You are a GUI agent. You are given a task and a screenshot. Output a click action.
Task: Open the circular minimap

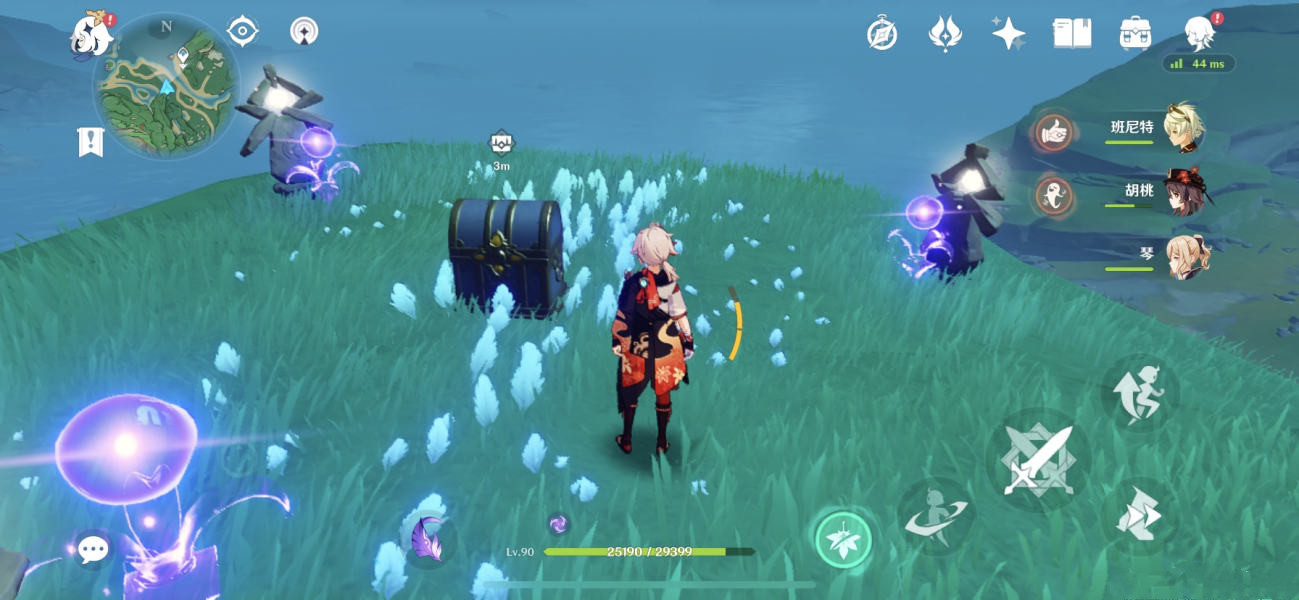point(166,85)
